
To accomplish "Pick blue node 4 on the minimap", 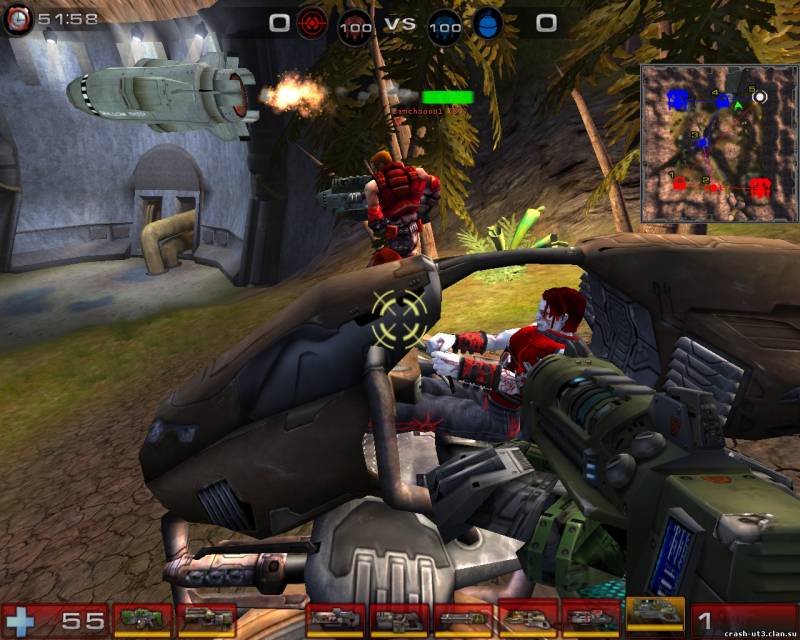I will pyautogui.click(x=722, y=100).
